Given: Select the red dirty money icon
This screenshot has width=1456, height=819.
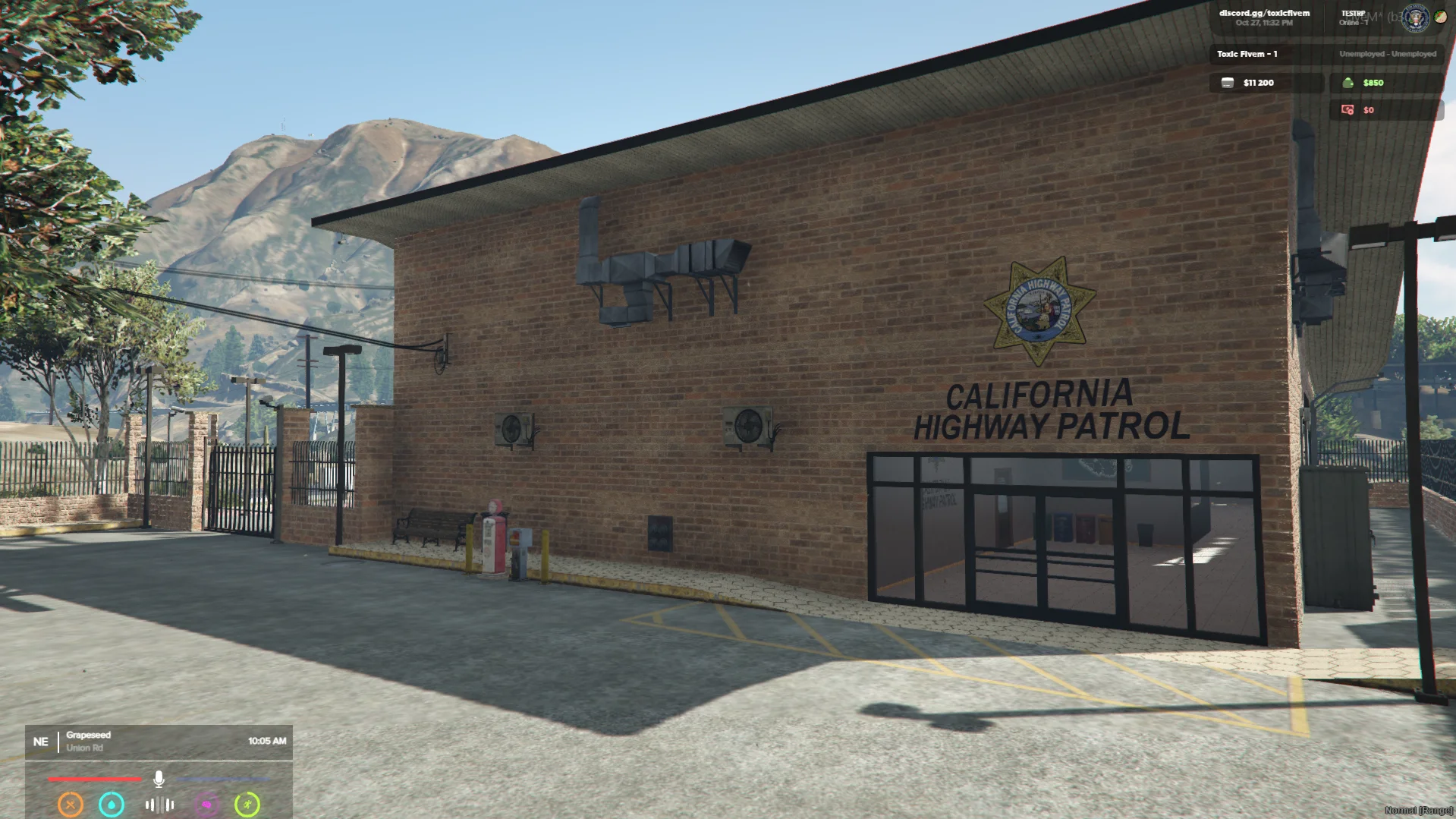Looking at the screenshot, I should coord(1348,110).
